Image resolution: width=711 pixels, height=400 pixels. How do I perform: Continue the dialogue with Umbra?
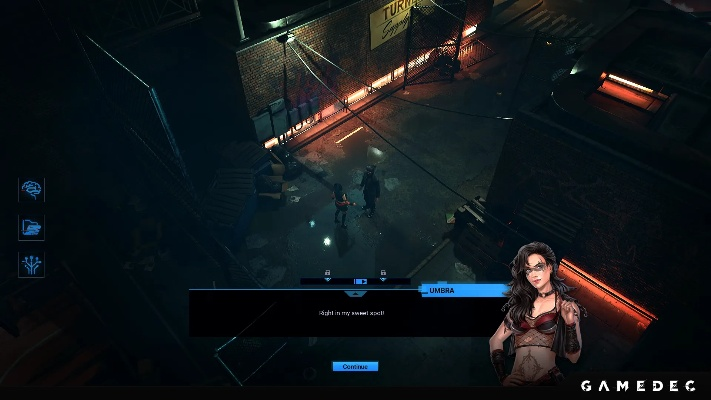[x=355, y=366]
